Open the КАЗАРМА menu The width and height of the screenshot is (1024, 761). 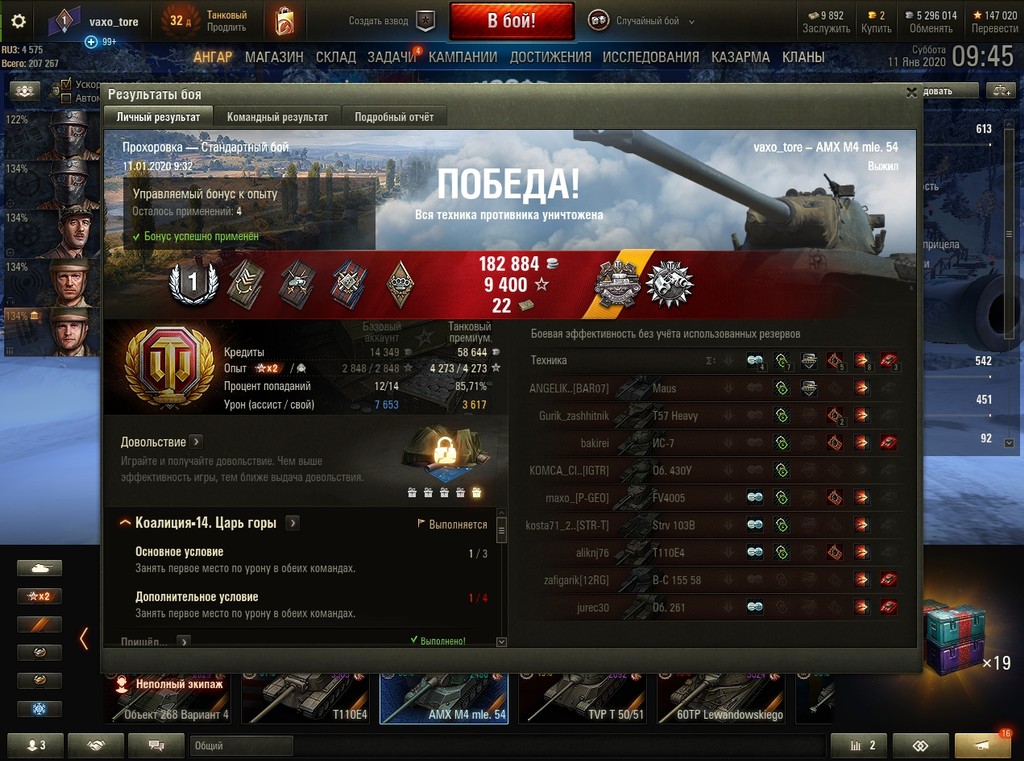click(x=740, y=57)
